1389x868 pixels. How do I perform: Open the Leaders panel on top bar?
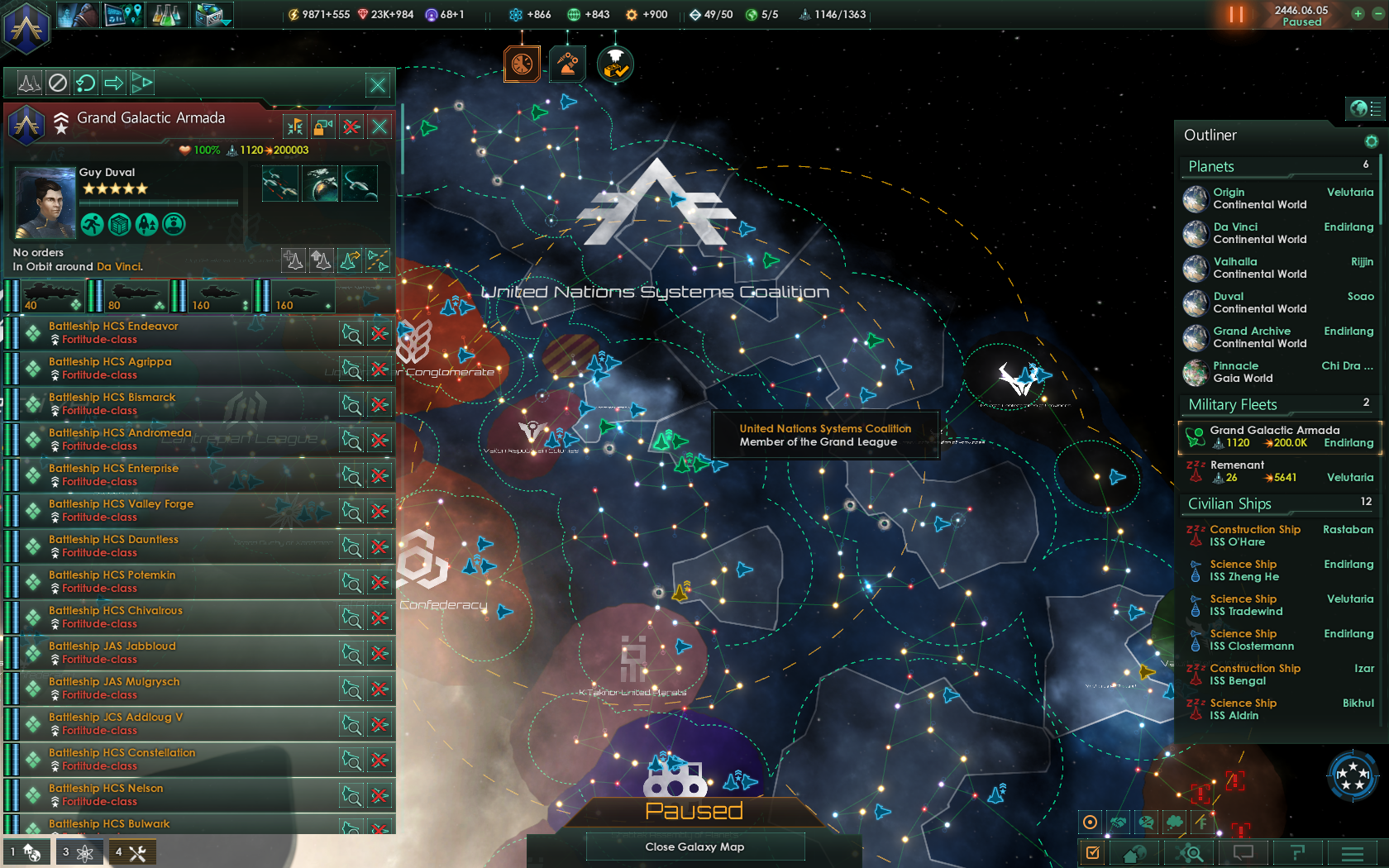pyautogui.click(x=79, y=14)
